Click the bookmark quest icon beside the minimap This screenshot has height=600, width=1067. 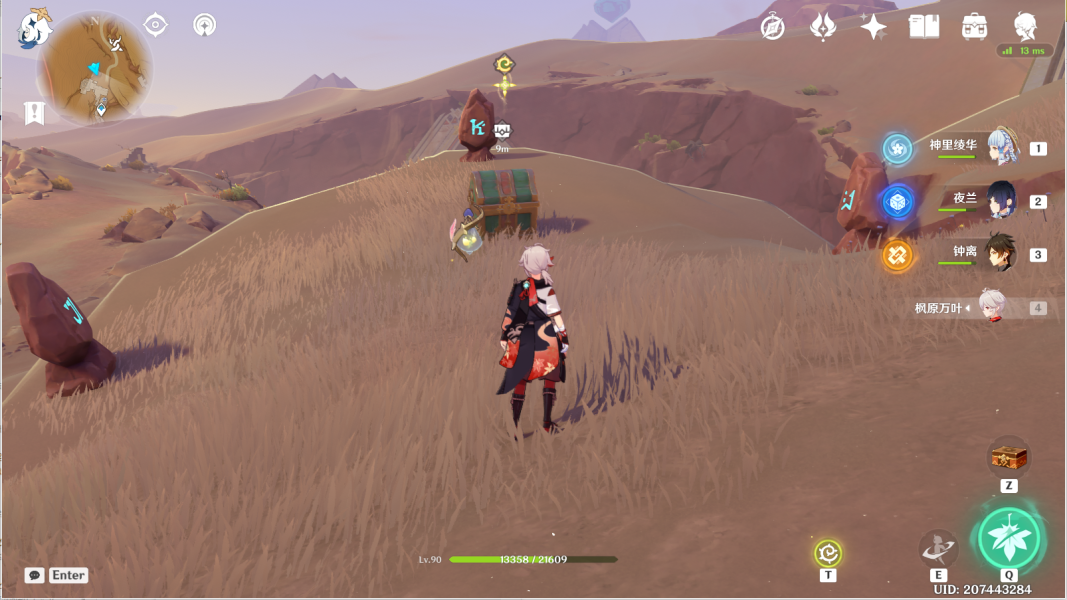pos(35,113)
